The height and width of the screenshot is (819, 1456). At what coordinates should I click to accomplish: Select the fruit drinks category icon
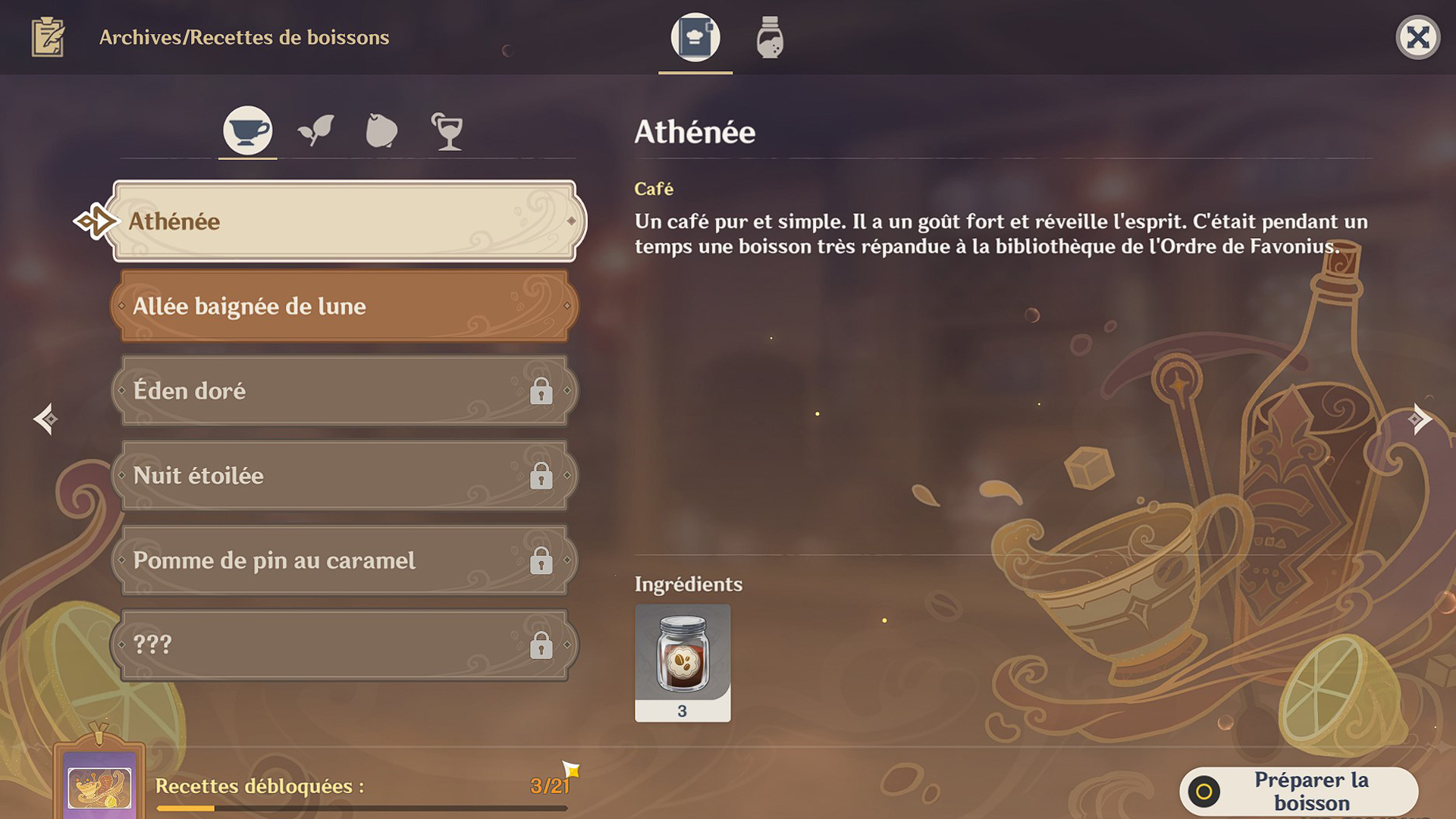coord(381,130)
